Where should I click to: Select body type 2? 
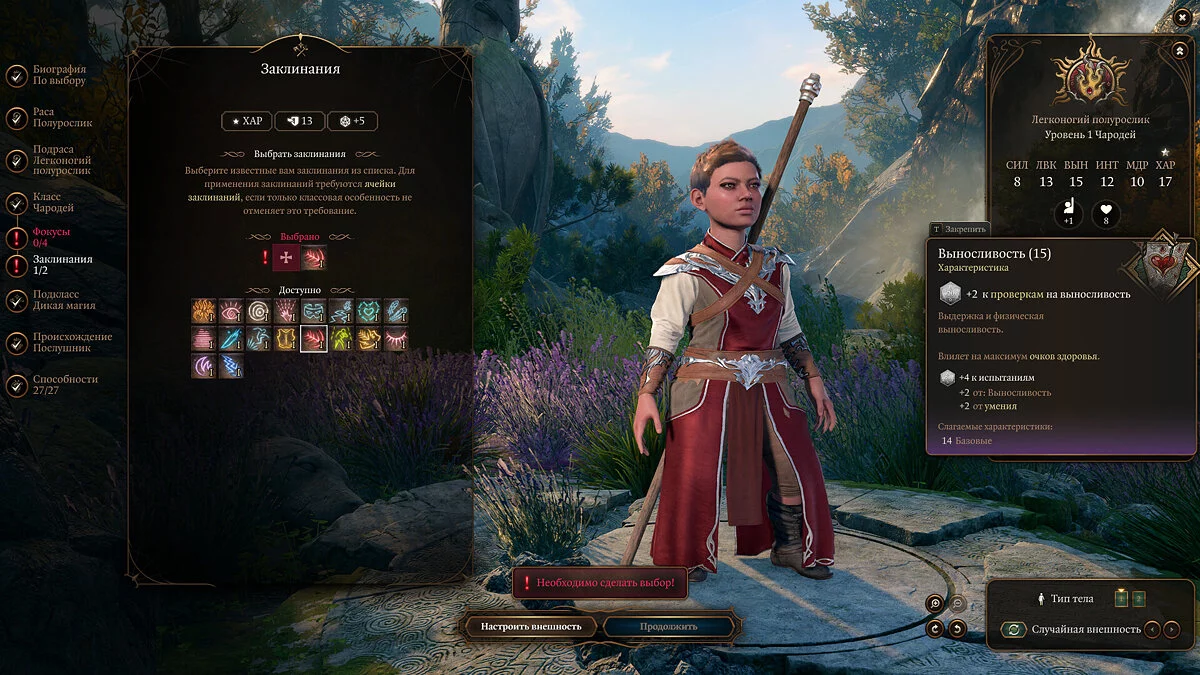point(1138,599)
